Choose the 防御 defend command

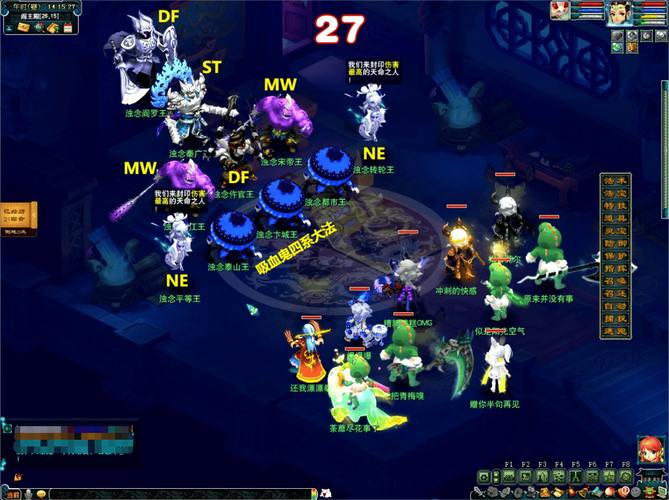pos(616,244)
